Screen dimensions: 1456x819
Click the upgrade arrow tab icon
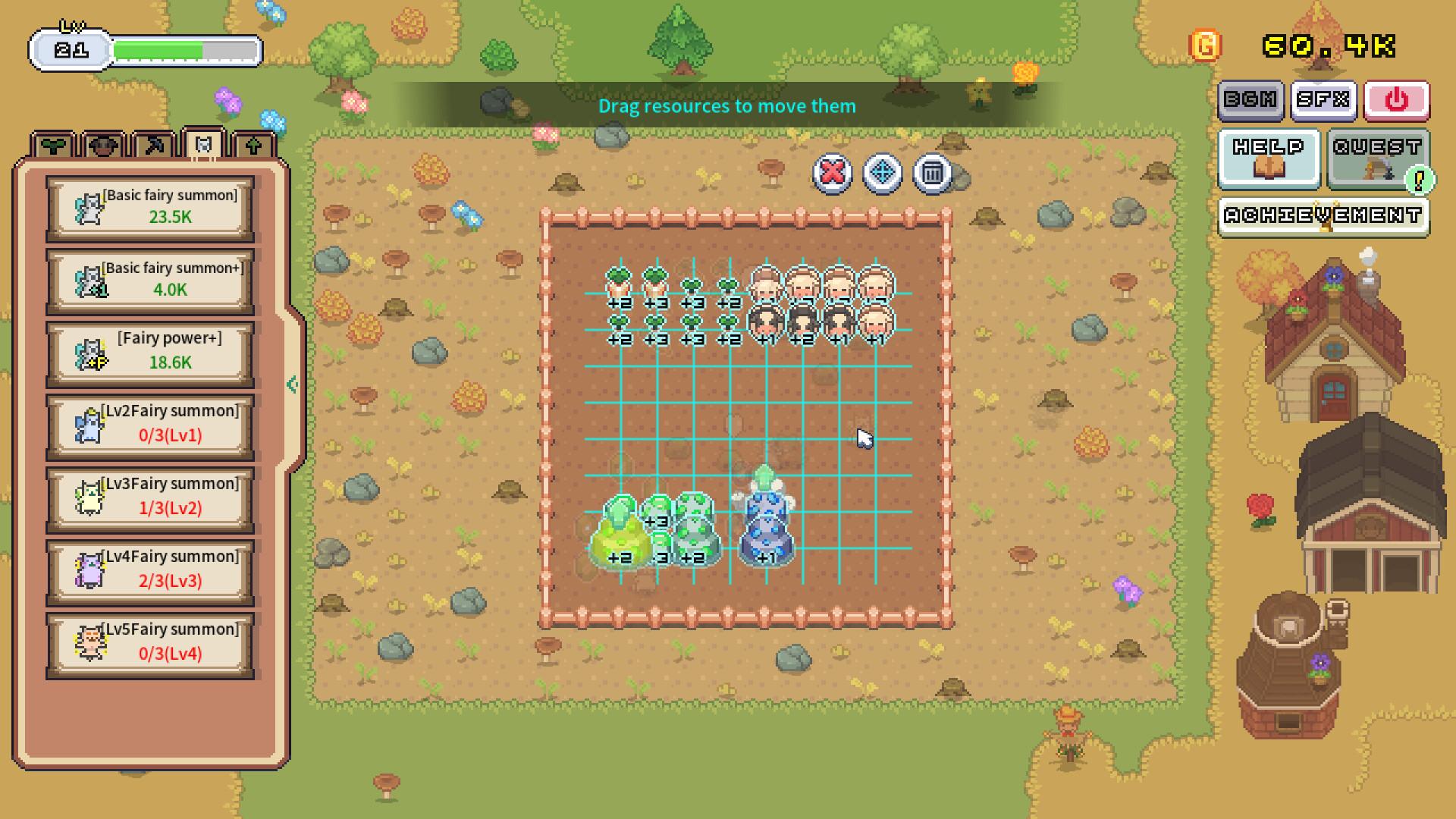click(253, 144)
